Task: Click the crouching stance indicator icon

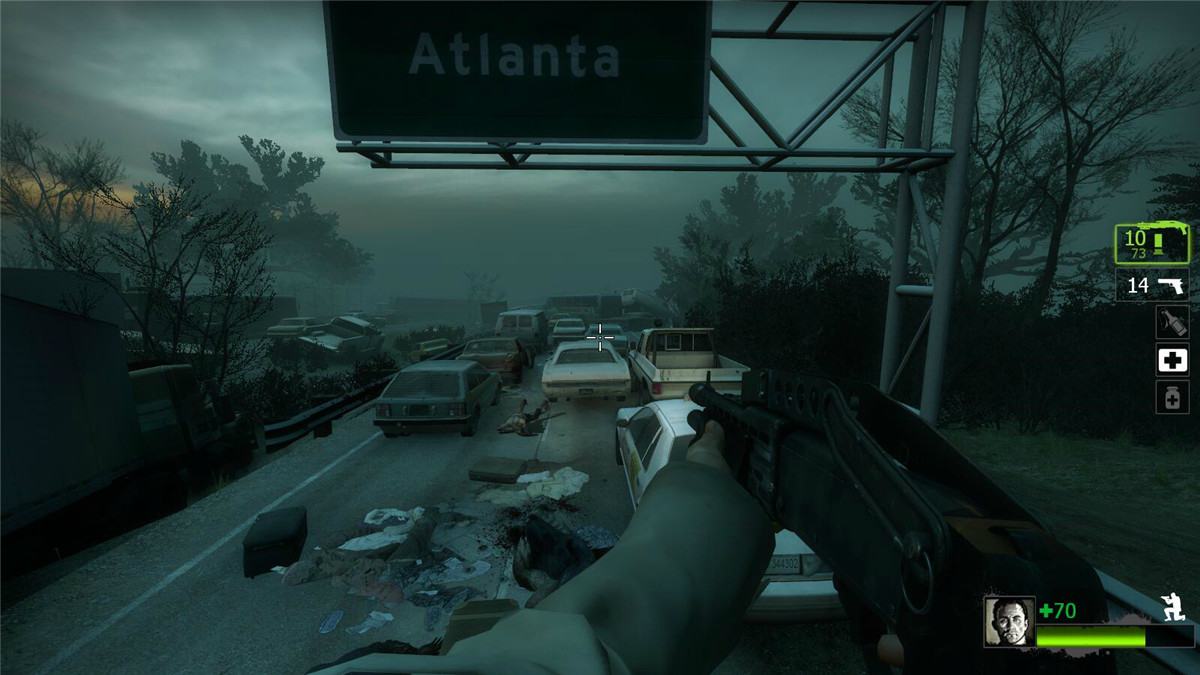Action: (1173, 607)
